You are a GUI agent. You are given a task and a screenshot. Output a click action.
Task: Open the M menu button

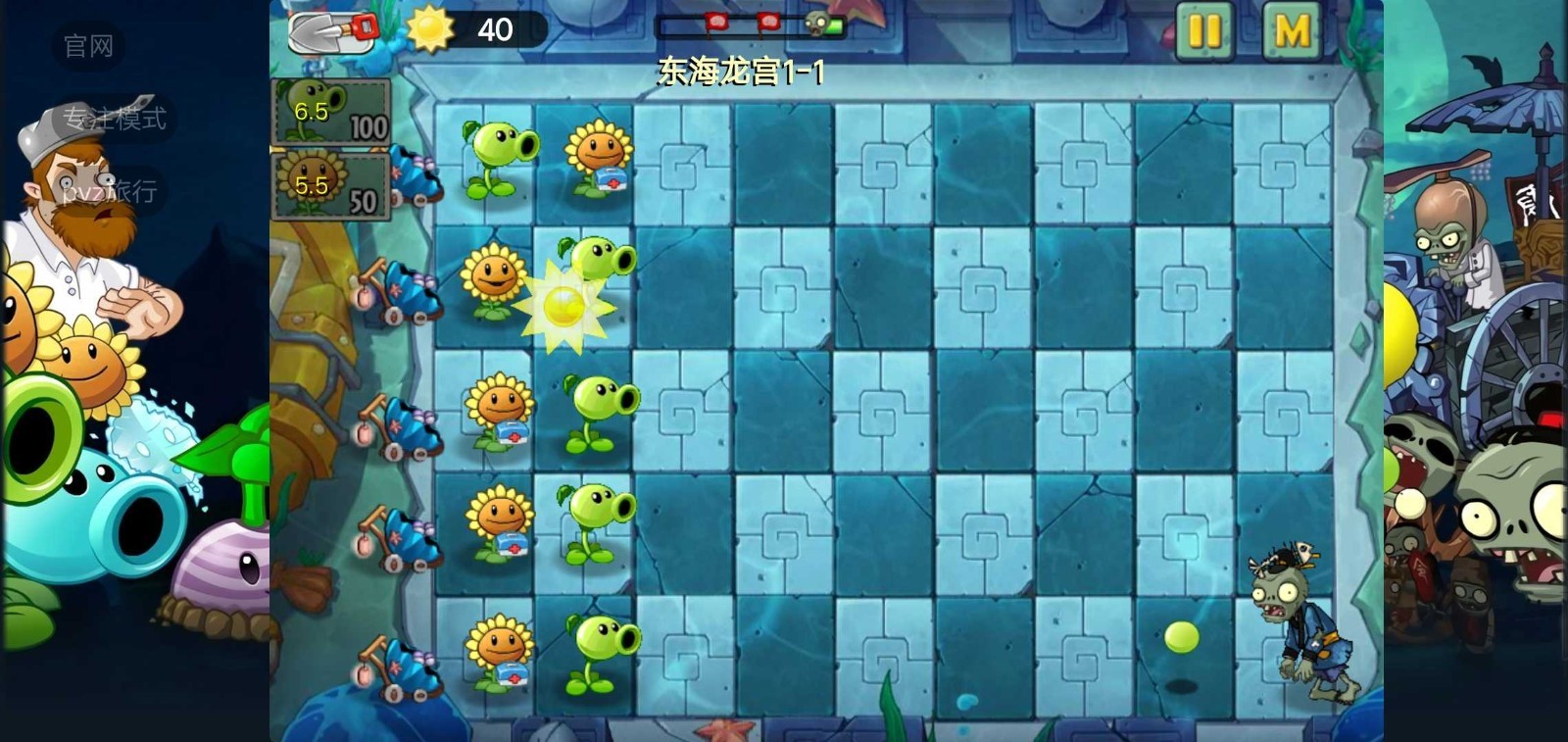click(1292, 28)
